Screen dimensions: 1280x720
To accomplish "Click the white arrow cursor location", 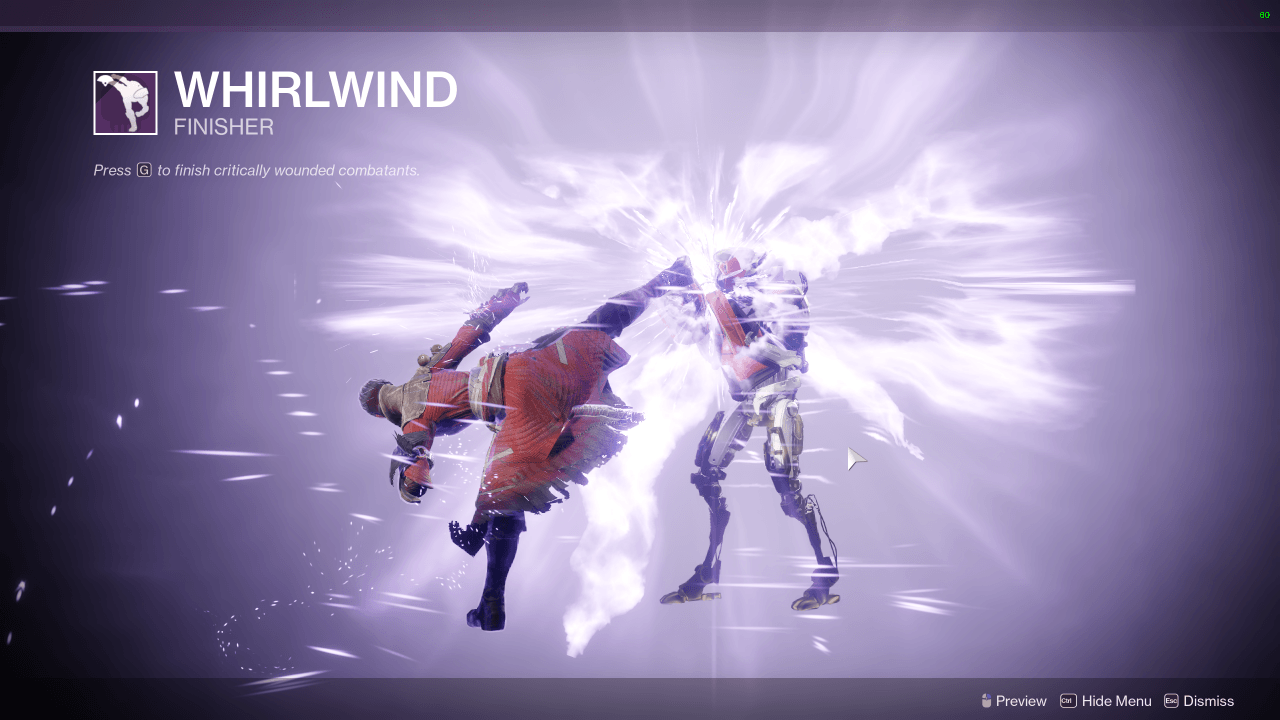I will click(x=856, y=457).
